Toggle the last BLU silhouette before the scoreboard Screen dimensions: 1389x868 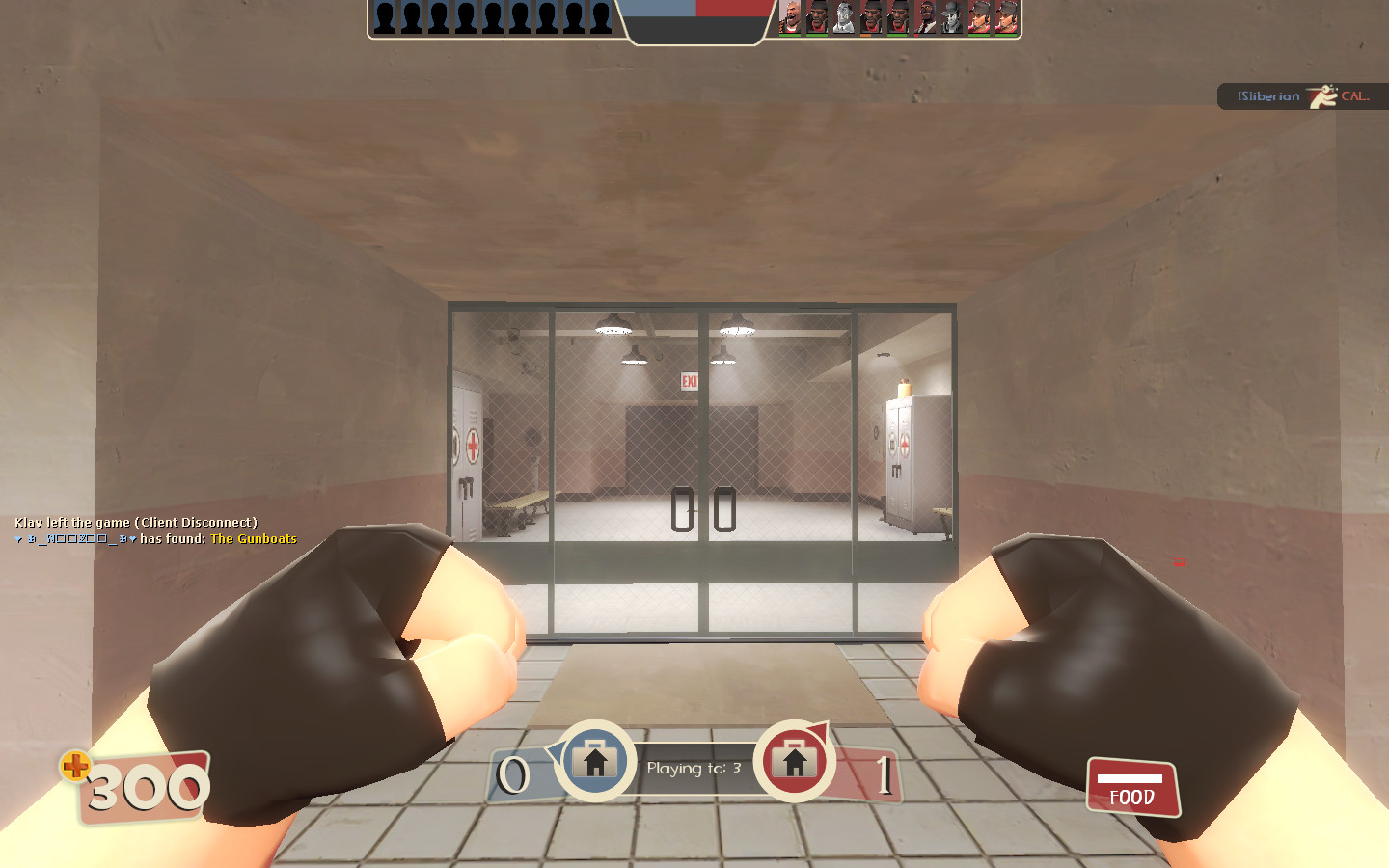(x=601, y=17)
